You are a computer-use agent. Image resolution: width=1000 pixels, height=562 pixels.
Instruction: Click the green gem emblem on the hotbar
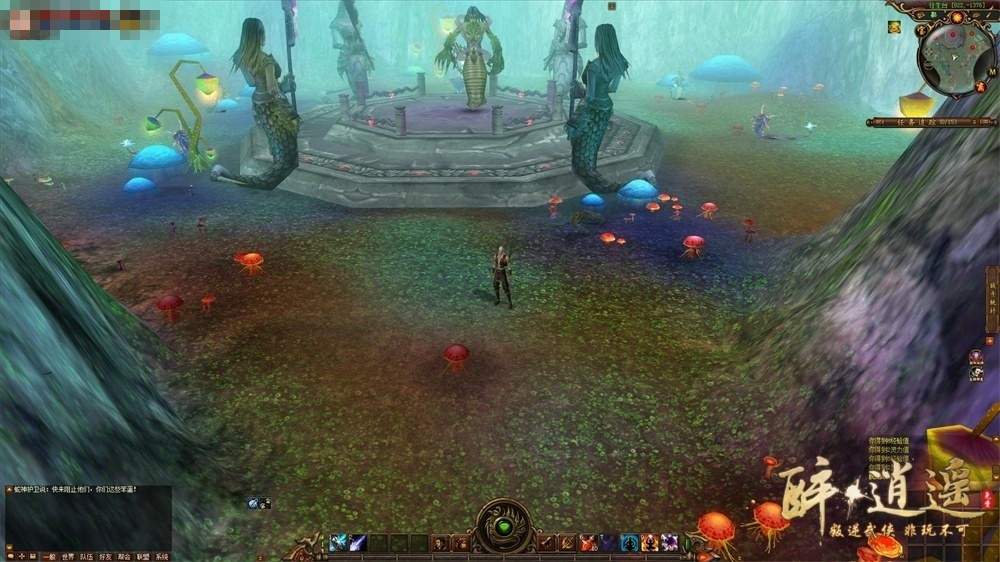pyautogui.click(x=504, y=527)
